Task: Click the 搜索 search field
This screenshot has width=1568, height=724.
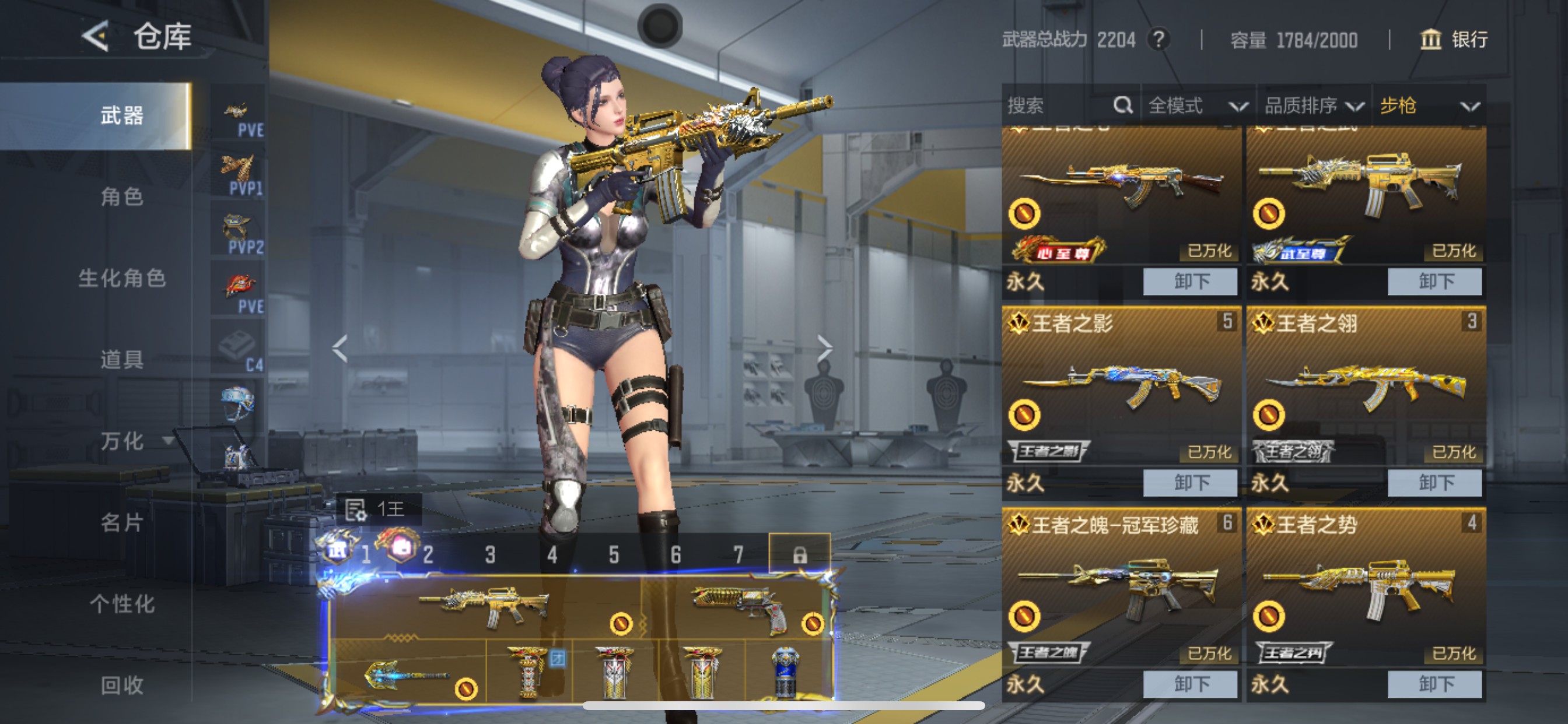Action: tap(1059, 106)
